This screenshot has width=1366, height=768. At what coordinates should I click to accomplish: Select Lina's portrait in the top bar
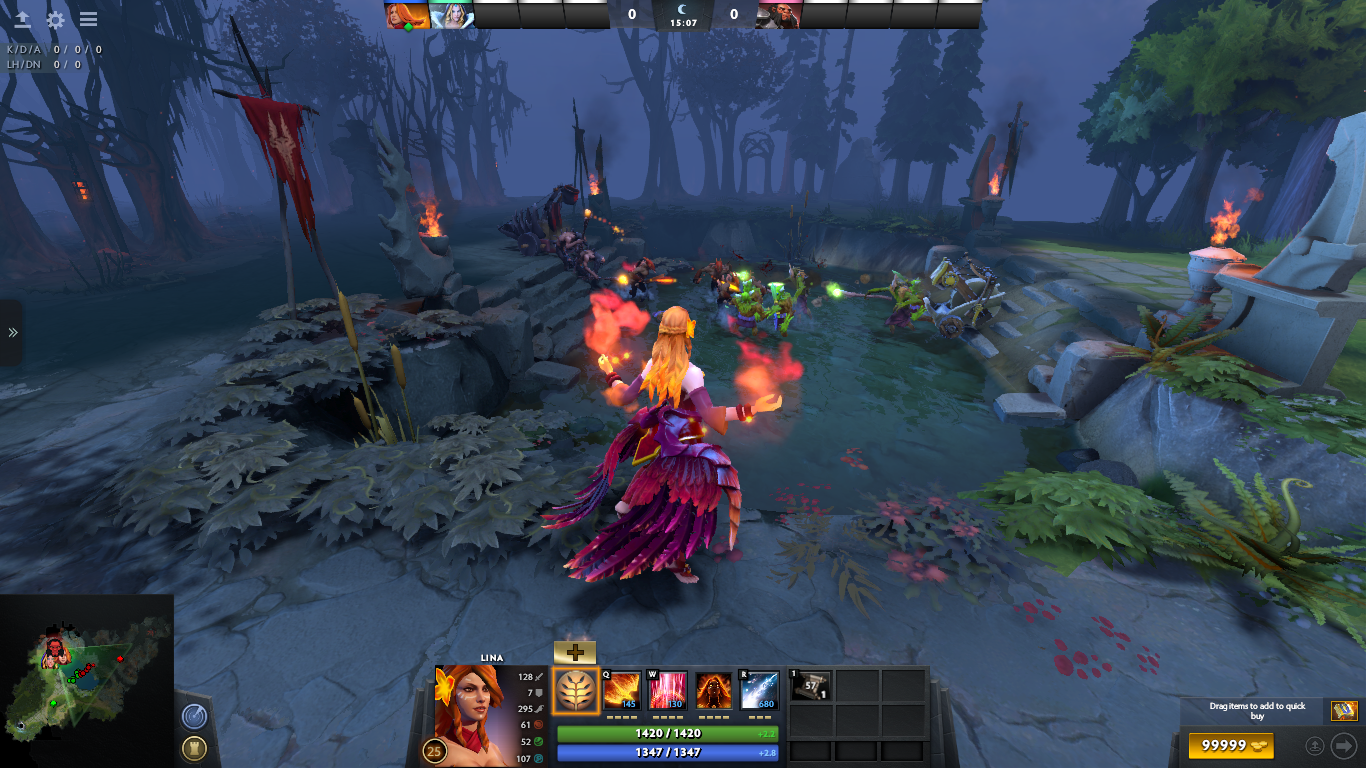pos(407,15)
